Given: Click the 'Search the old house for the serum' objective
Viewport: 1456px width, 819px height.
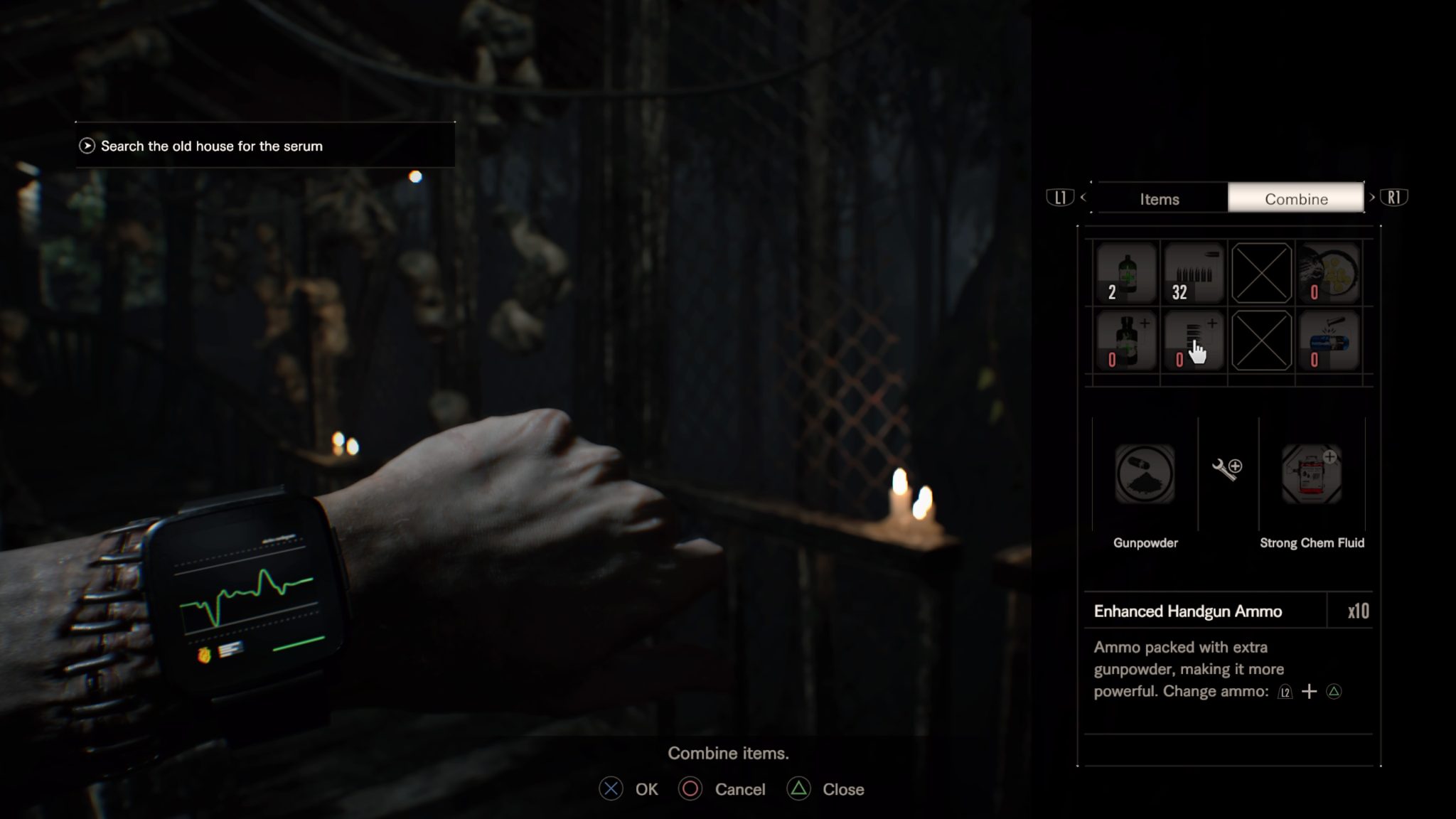Looking at the screenshot, I should (x=211, y=146).
